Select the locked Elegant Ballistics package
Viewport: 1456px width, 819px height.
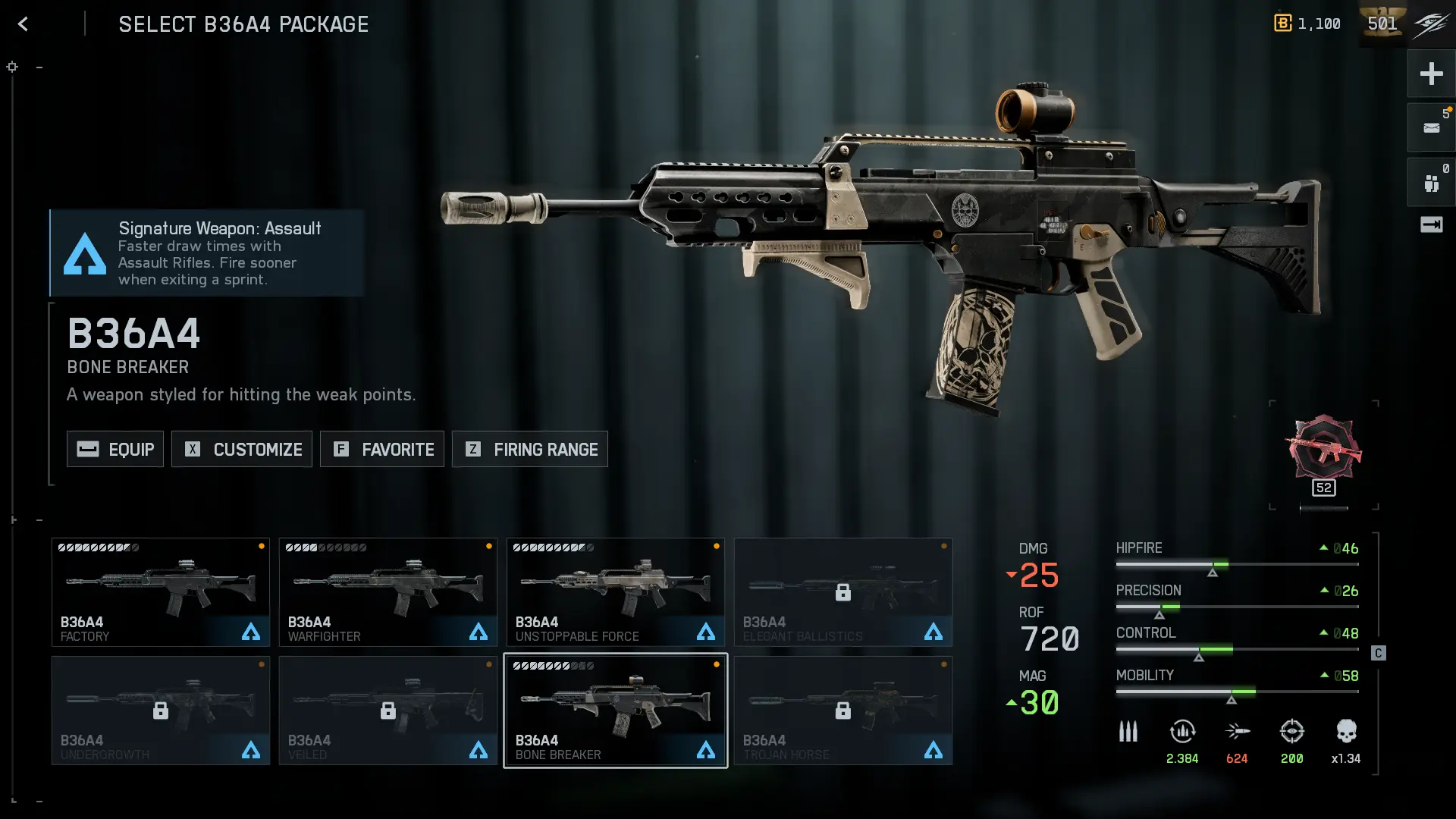pyautogui.click(x=843, y=592)
